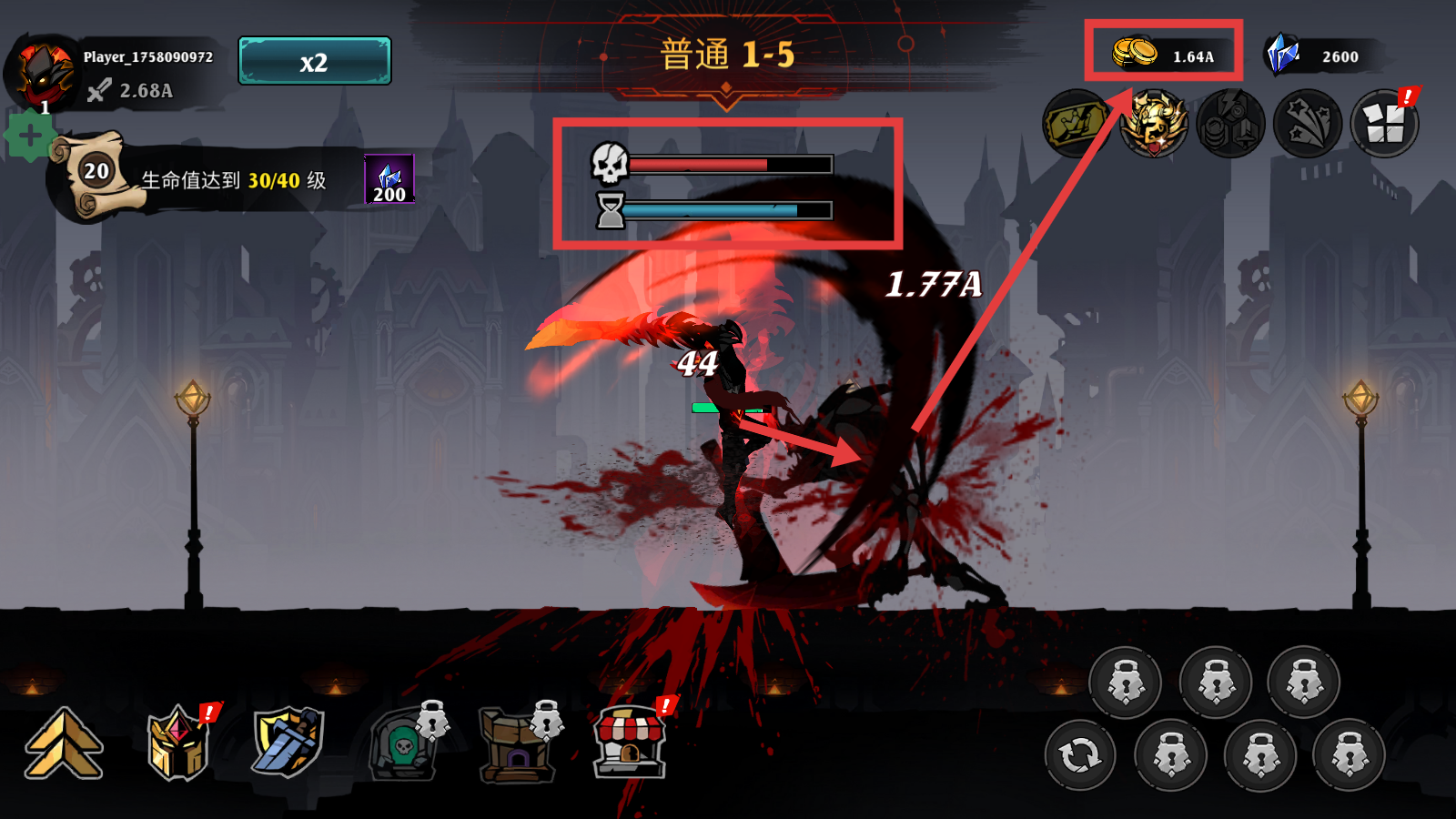The width and height of the screenshot is (1456, 819).
Task: Open the quest scroll numbered 20
Action: tap(94, 173)
